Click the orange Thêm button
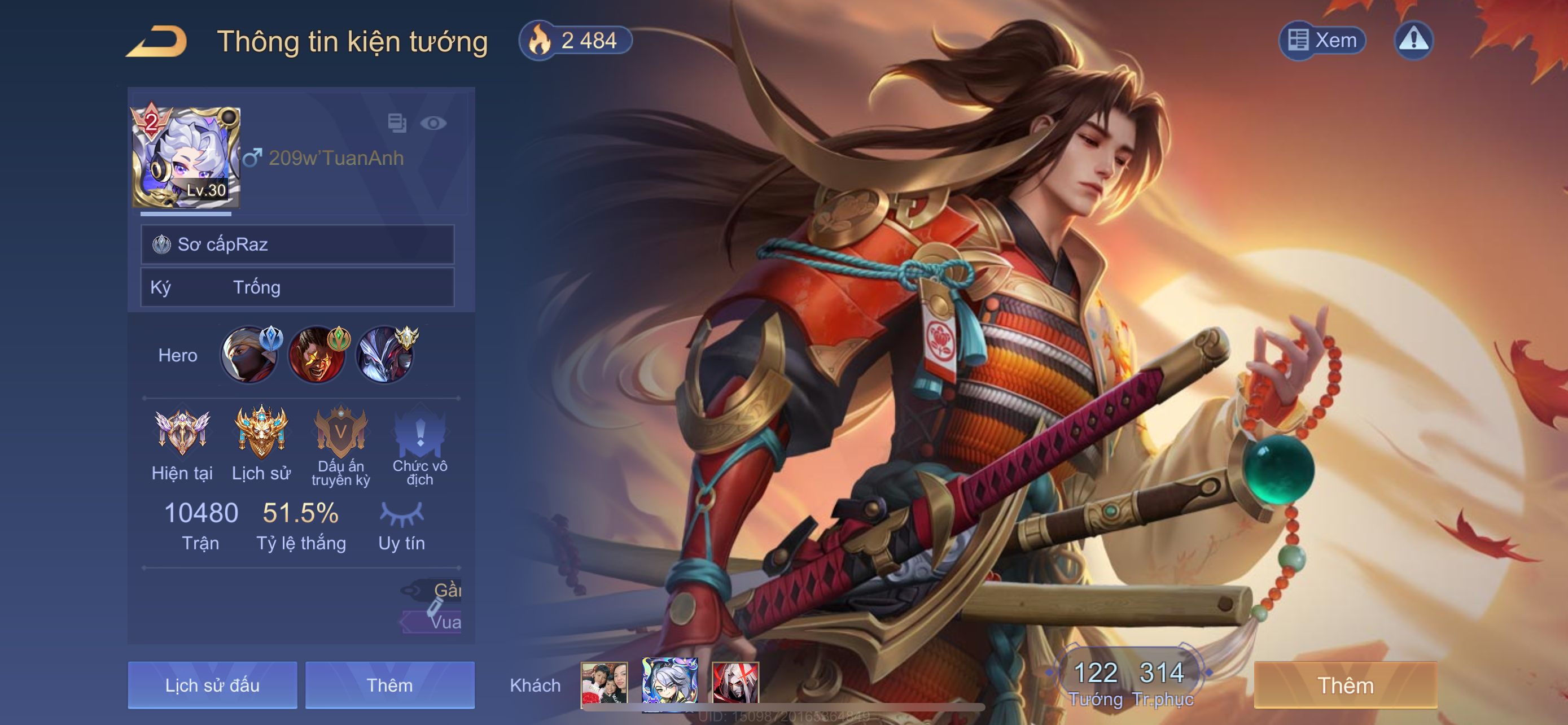Image resolution: width=1568 pixels, height=725 pixels. pos(1345,685)
